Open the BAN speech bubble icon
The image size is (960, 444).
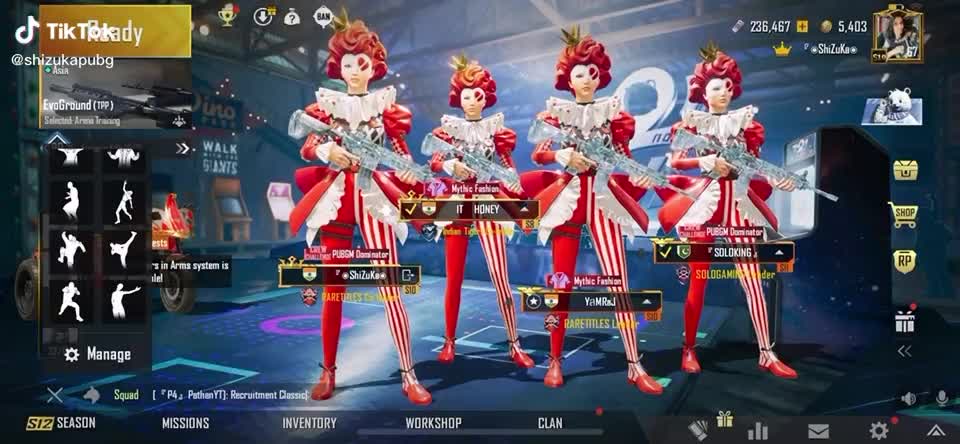click(323, 16)
